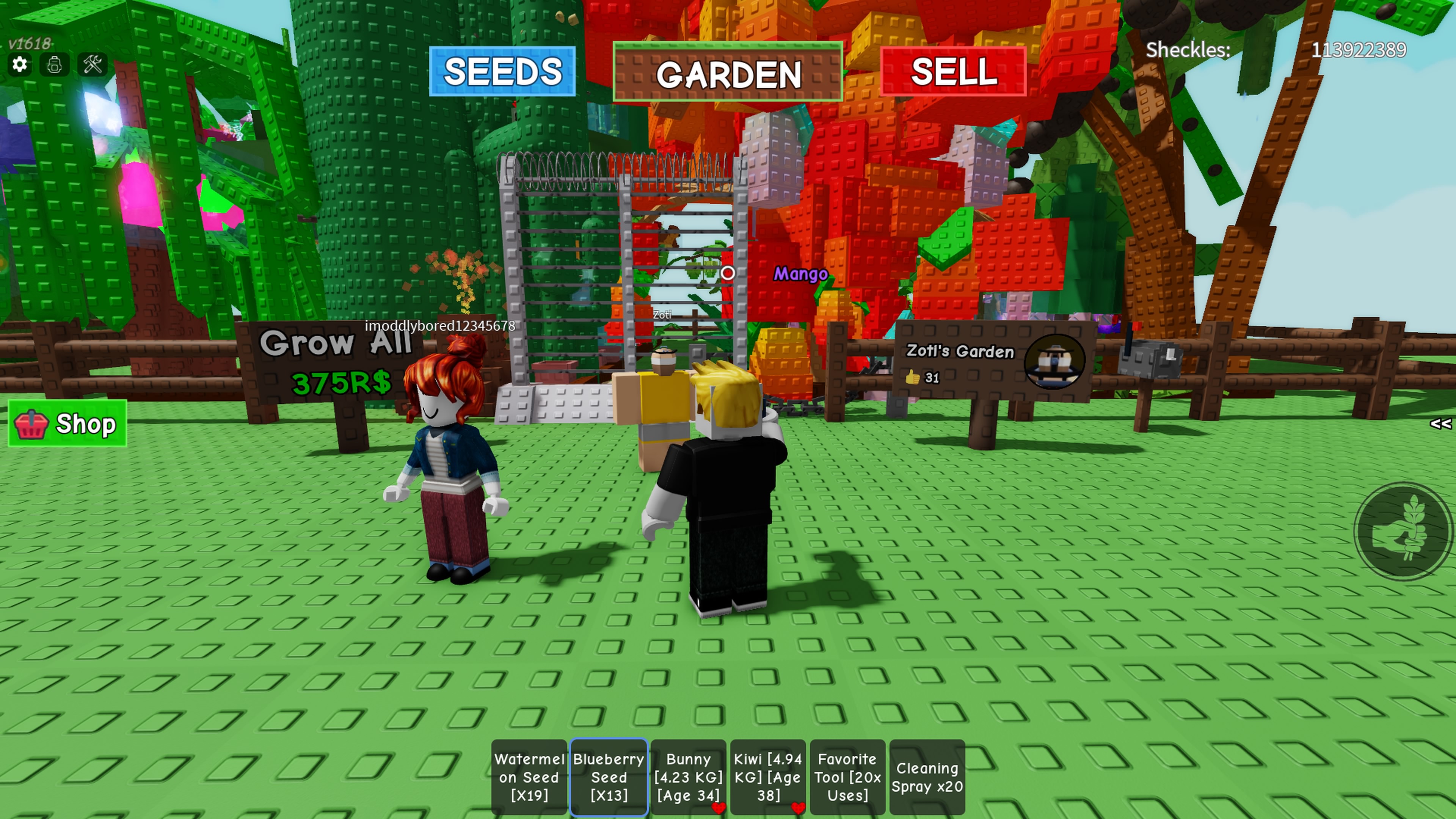
Task: Open the SEEDS teleport button
Action: (502, 72)
